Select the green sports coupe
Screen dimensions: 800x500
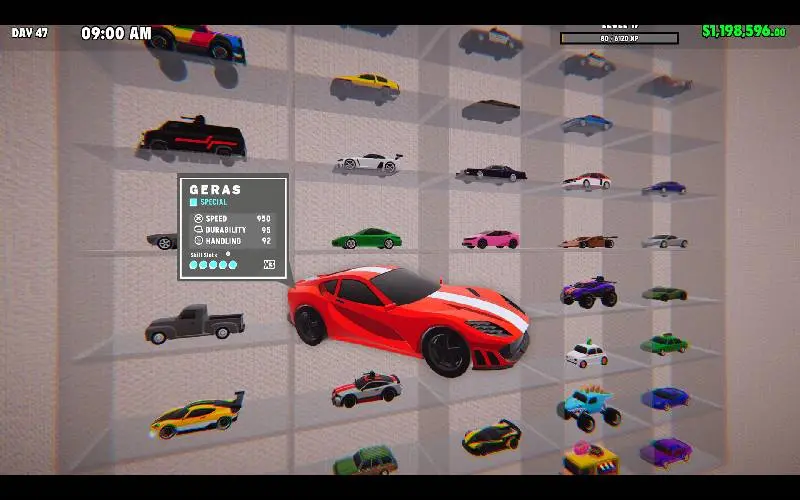[366, 239]
